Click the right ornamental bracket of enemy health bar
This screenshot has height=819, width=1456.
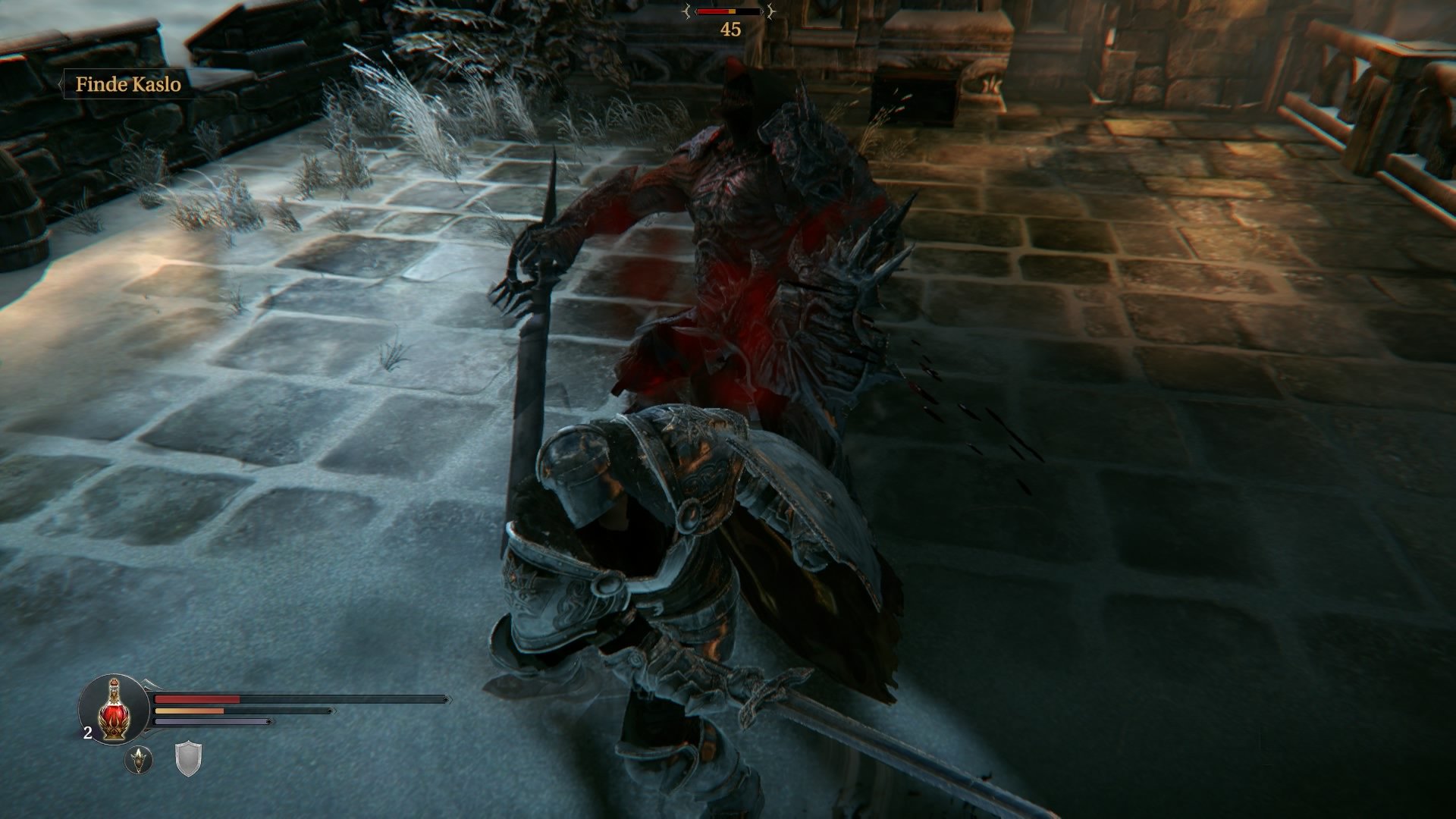[x=770, y=11]
